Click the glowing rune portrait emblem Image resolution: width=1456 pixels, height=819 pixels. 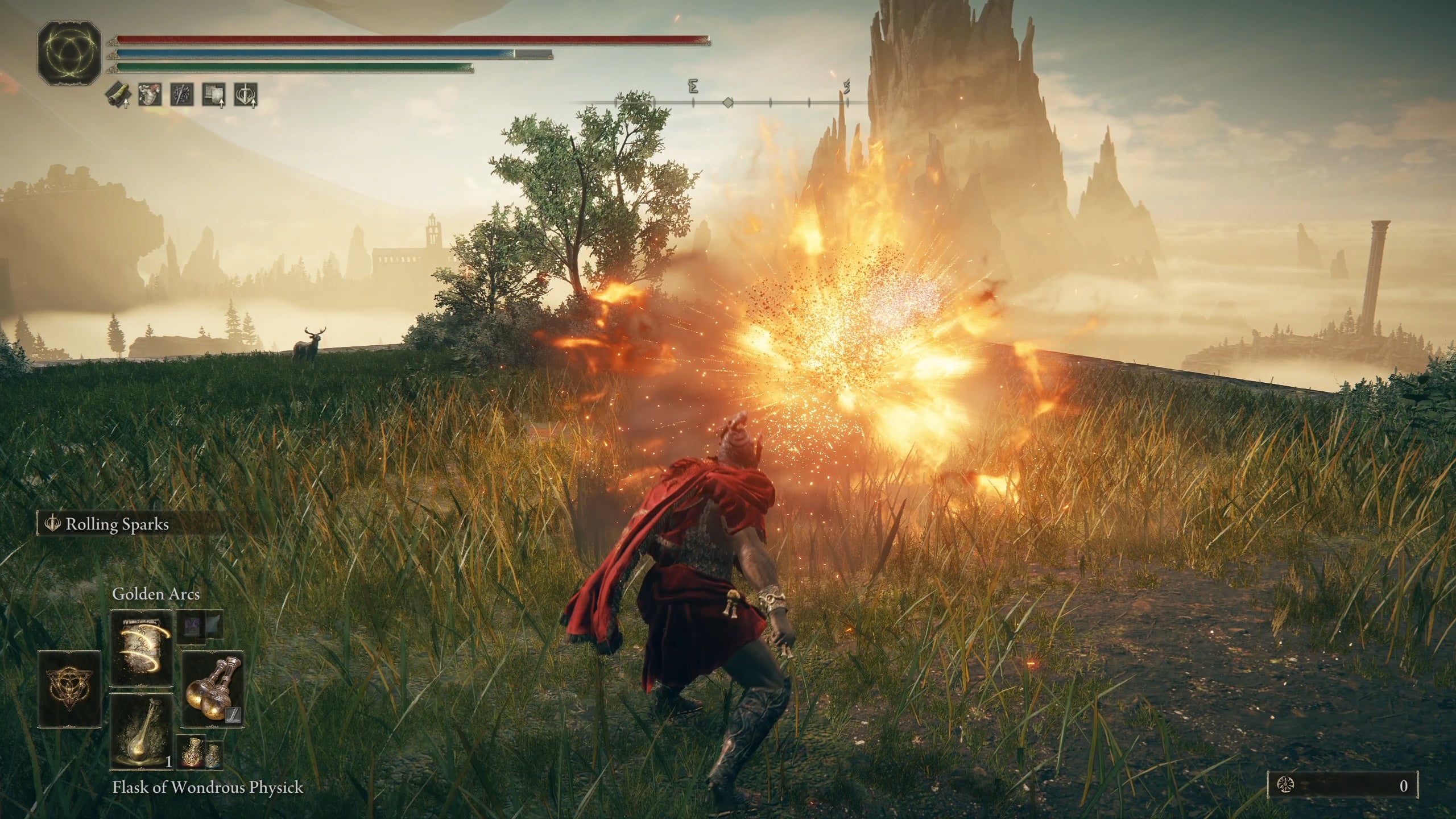[69, 55]
